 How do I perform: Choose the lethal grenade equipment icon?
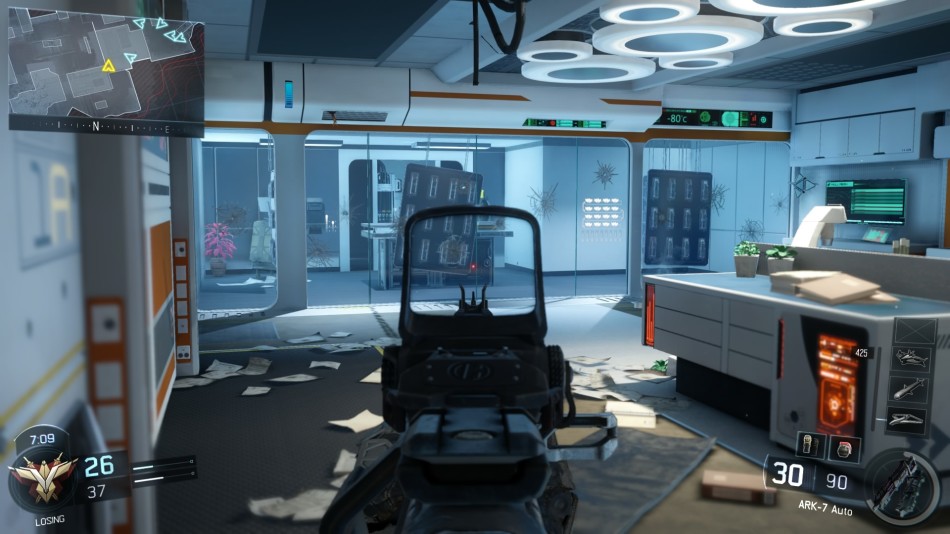pos(809,446)
